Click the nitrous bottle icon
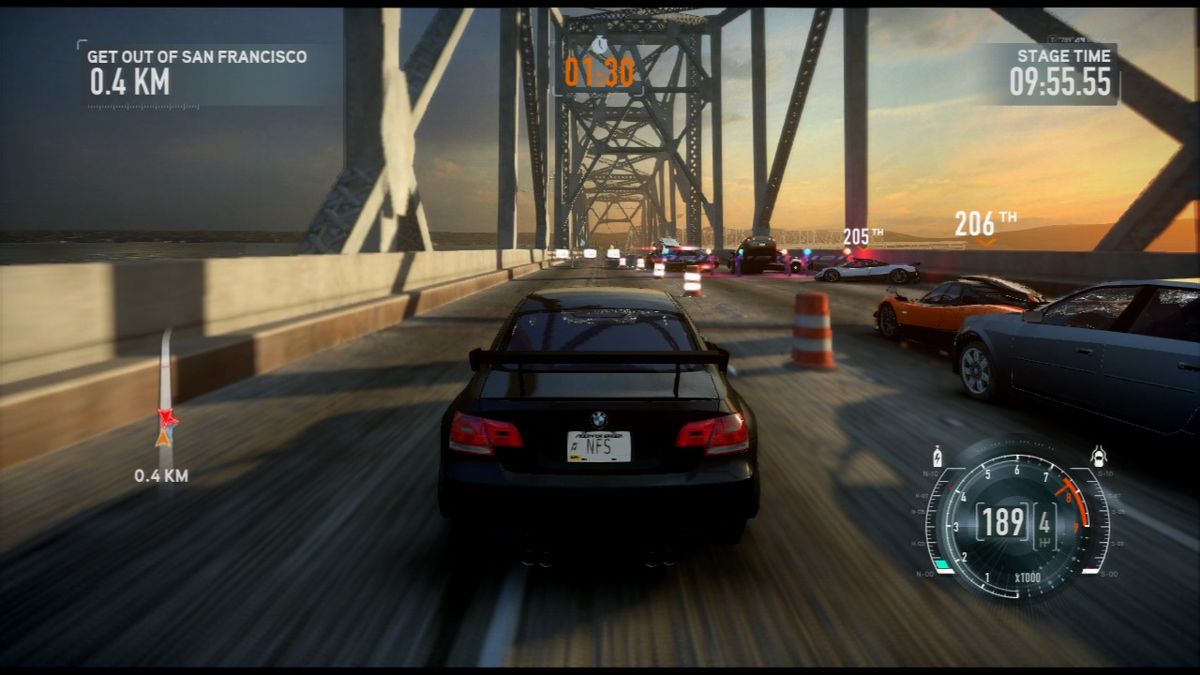1200x675 pixels. (937, 454)
